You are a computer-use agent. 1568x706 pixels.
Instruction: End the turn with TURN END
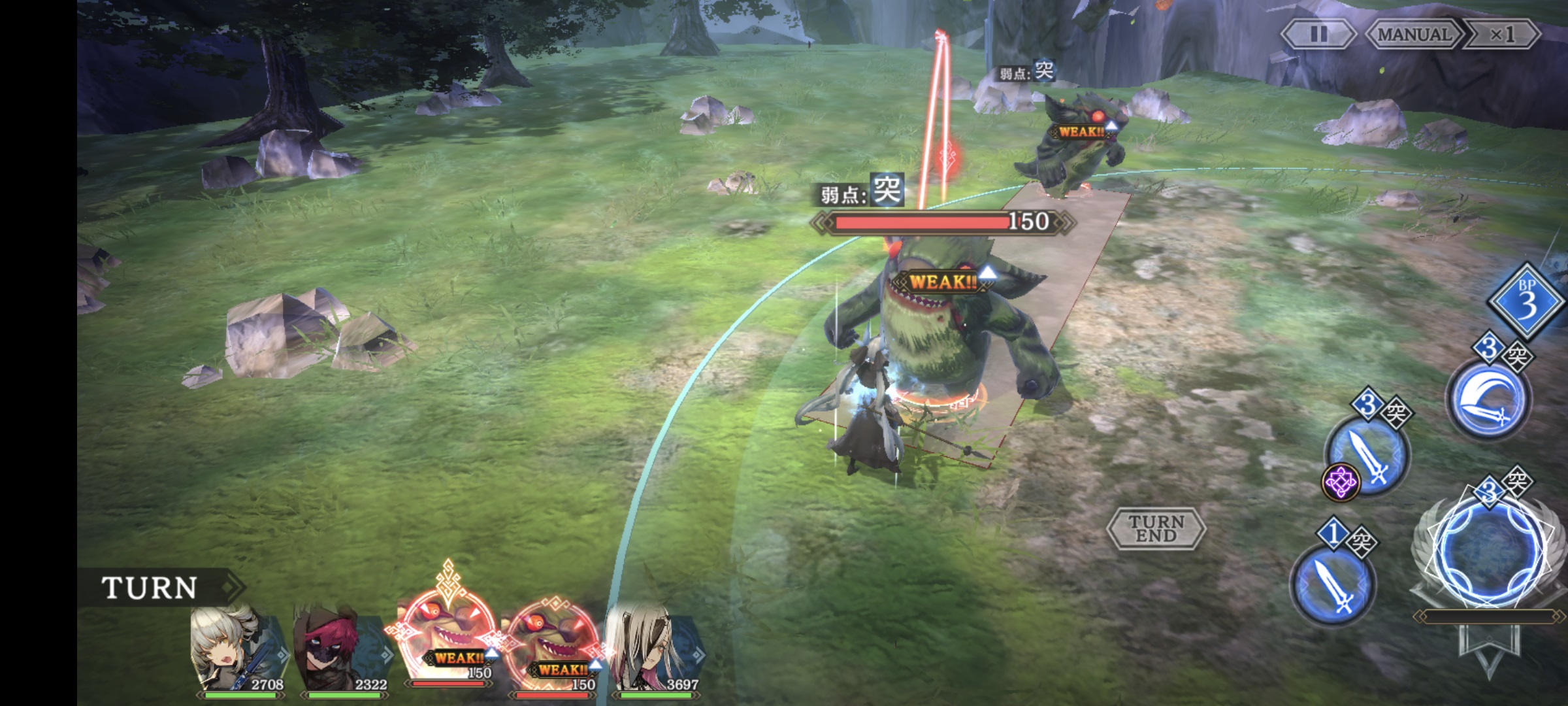[x=1156, y=528]
